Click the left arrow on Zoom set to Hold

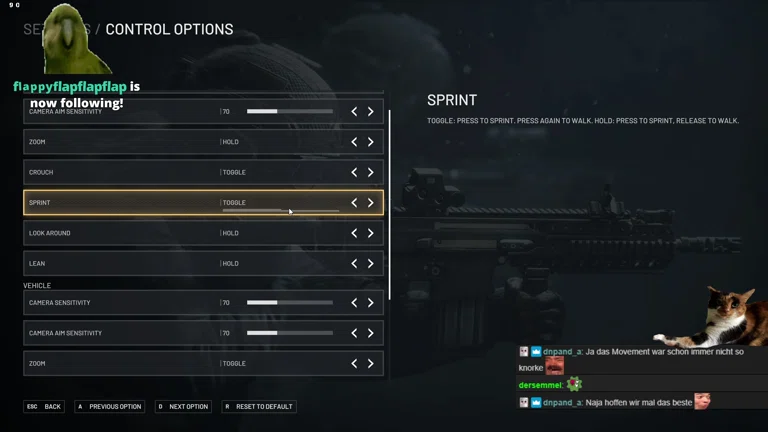click(354, 142)
